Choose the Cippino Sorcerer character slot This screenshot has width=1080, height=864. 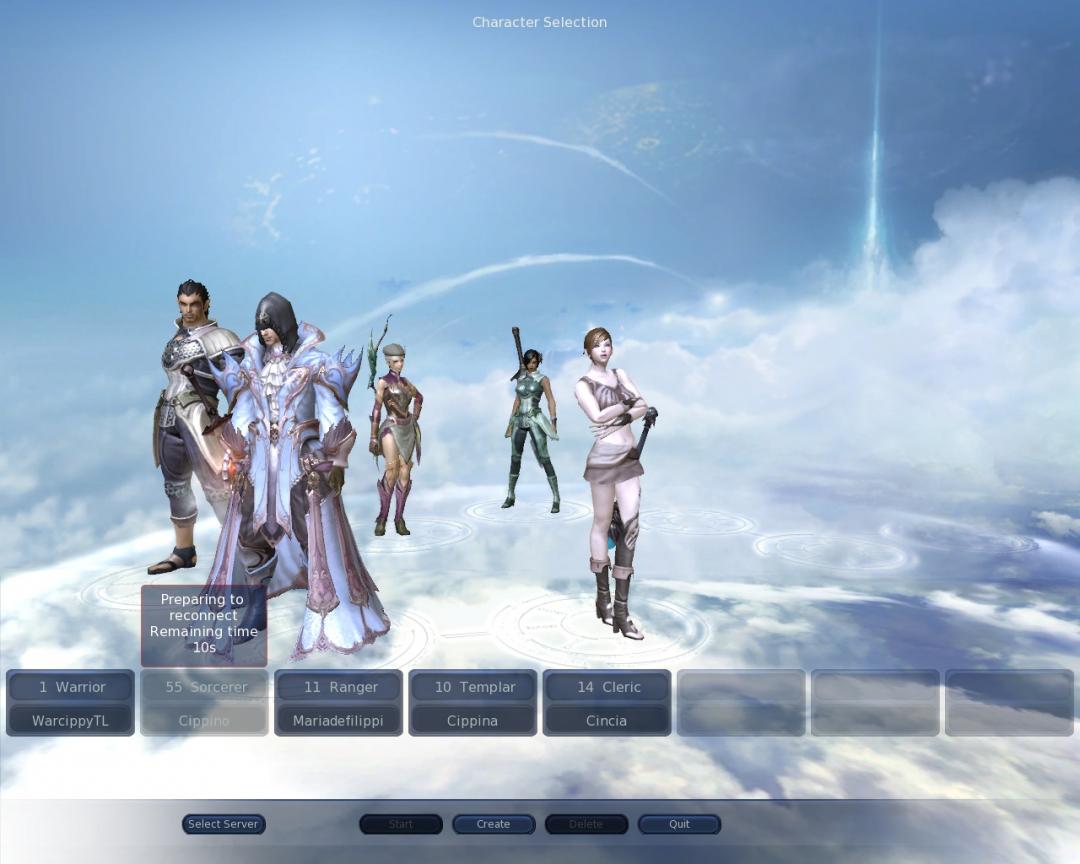tap(204, 703)
